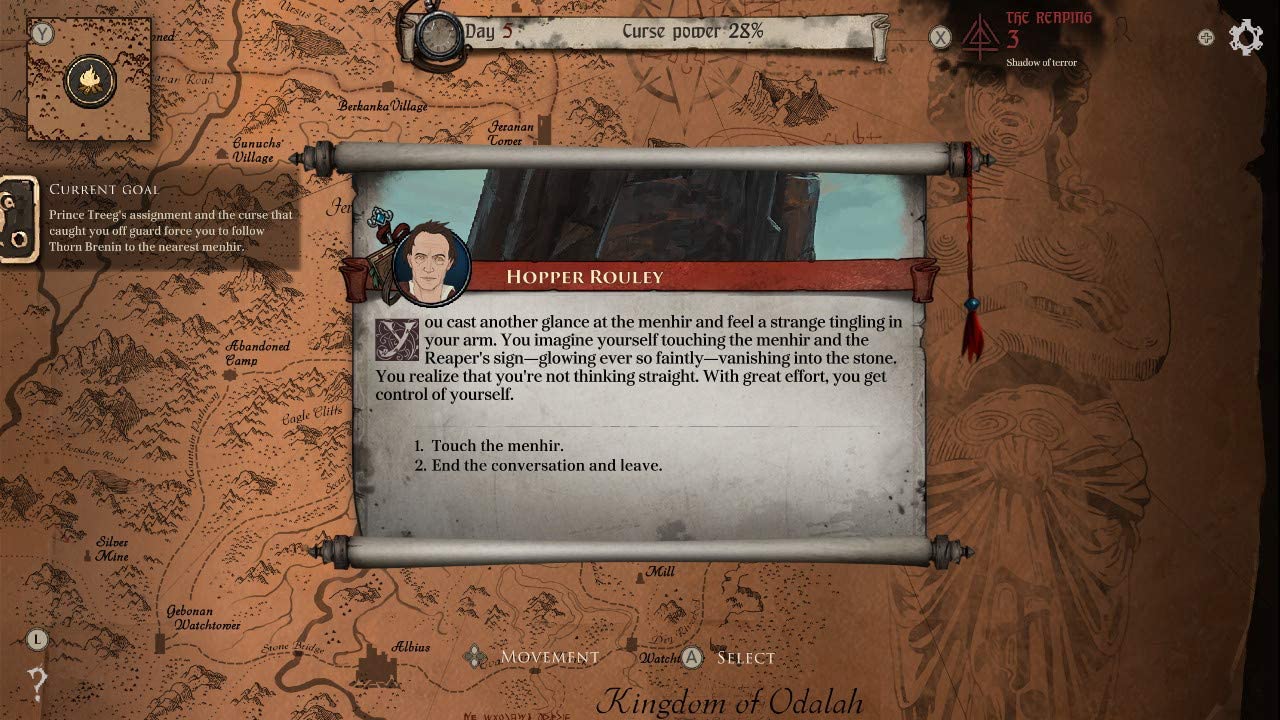Open the settings gear icon
Screen dimensions: 1280x720
(x=1246, y=38)
